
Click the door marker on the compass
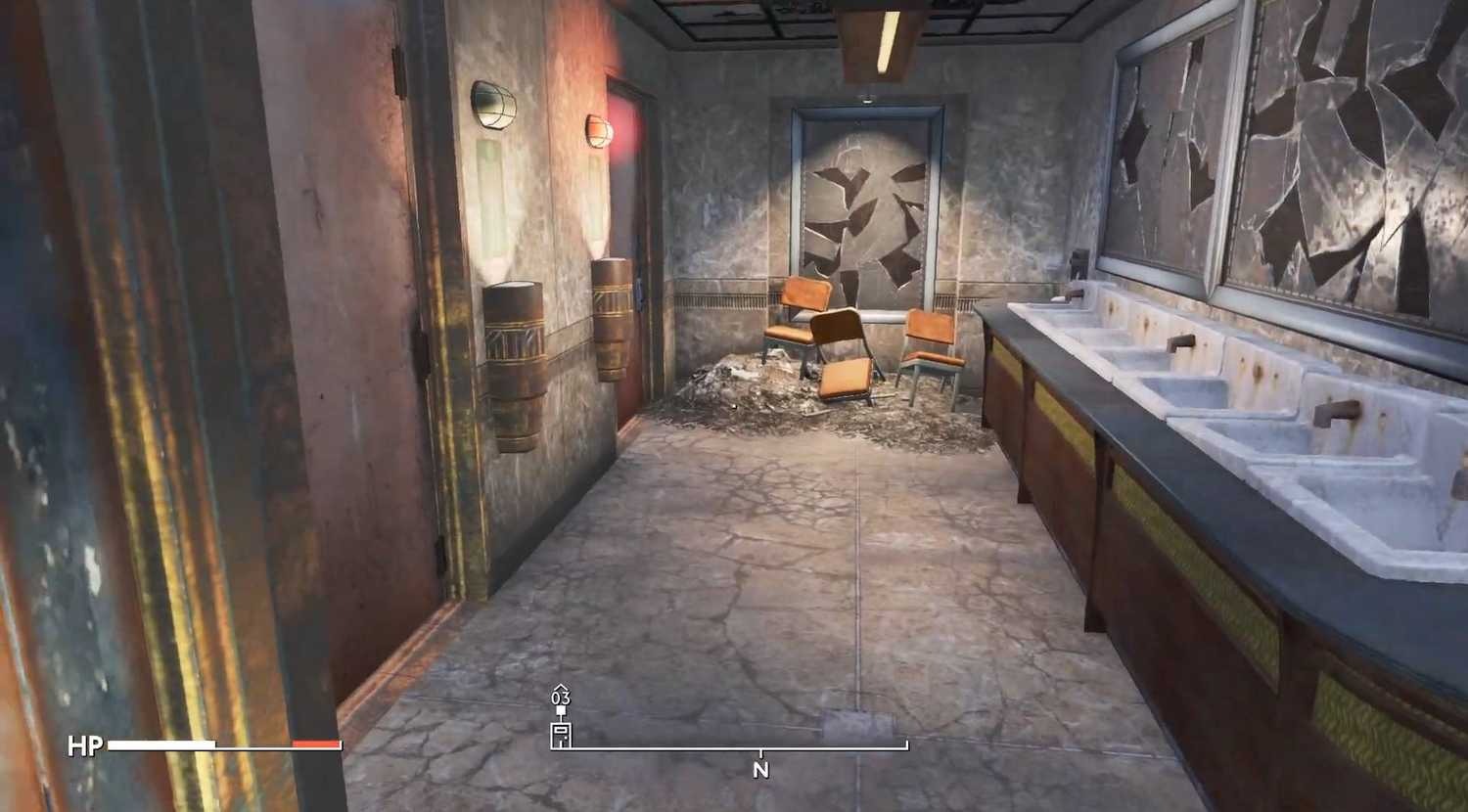[561, 734]
